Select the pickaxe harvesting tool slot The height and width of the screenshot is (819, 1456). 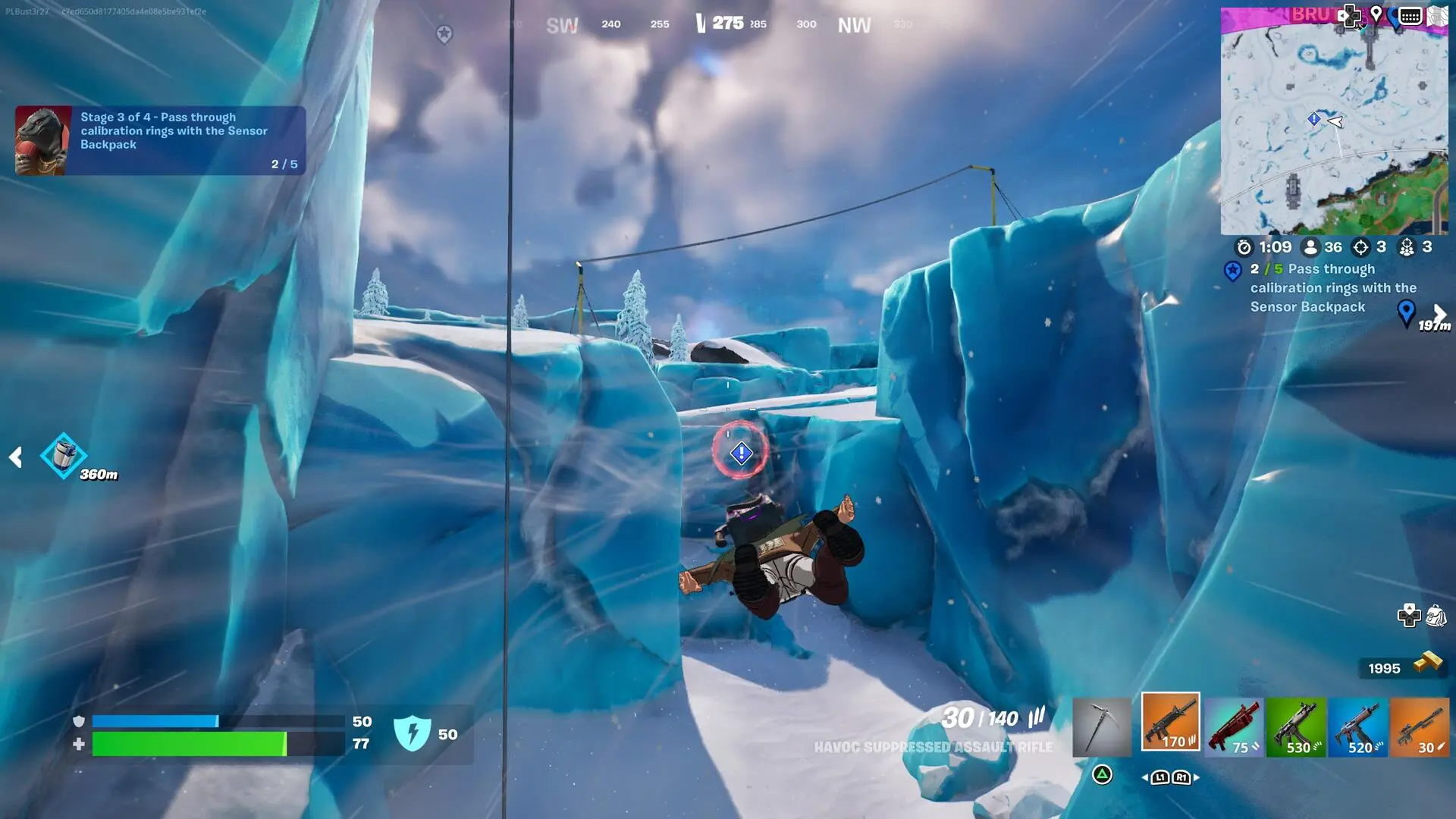1101,724
